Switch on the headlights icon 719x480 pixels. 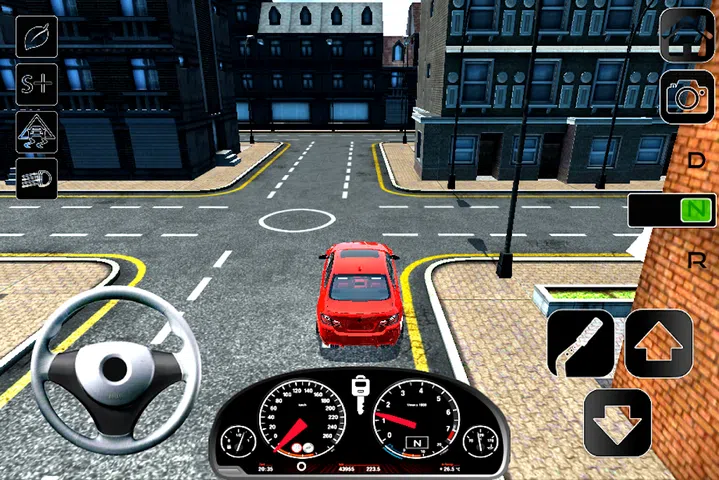click(37, 179)
